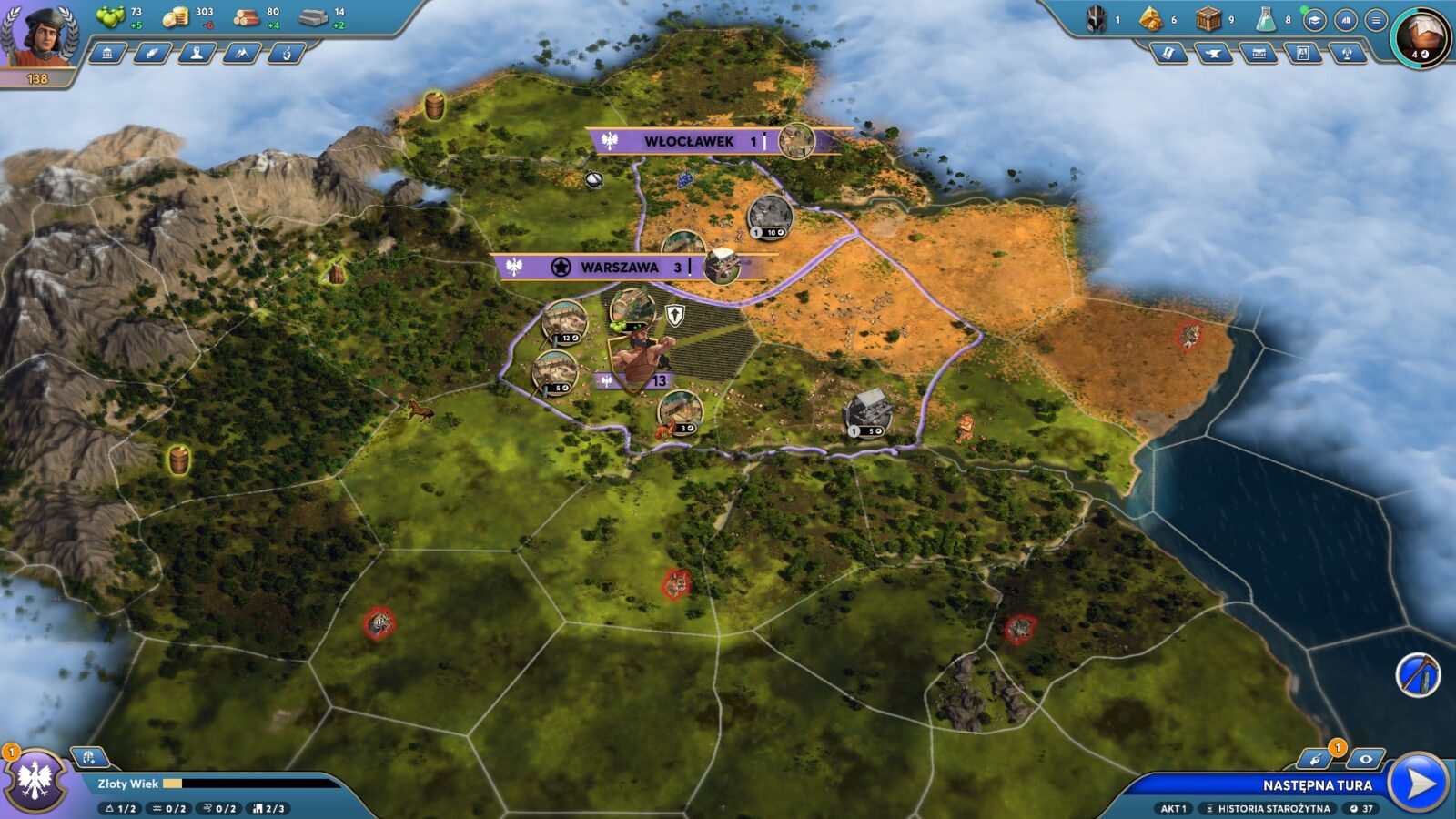This screenshot has height=819, width=1456.
Task: Select the Warszawa city banner
Action: [619, 267]
